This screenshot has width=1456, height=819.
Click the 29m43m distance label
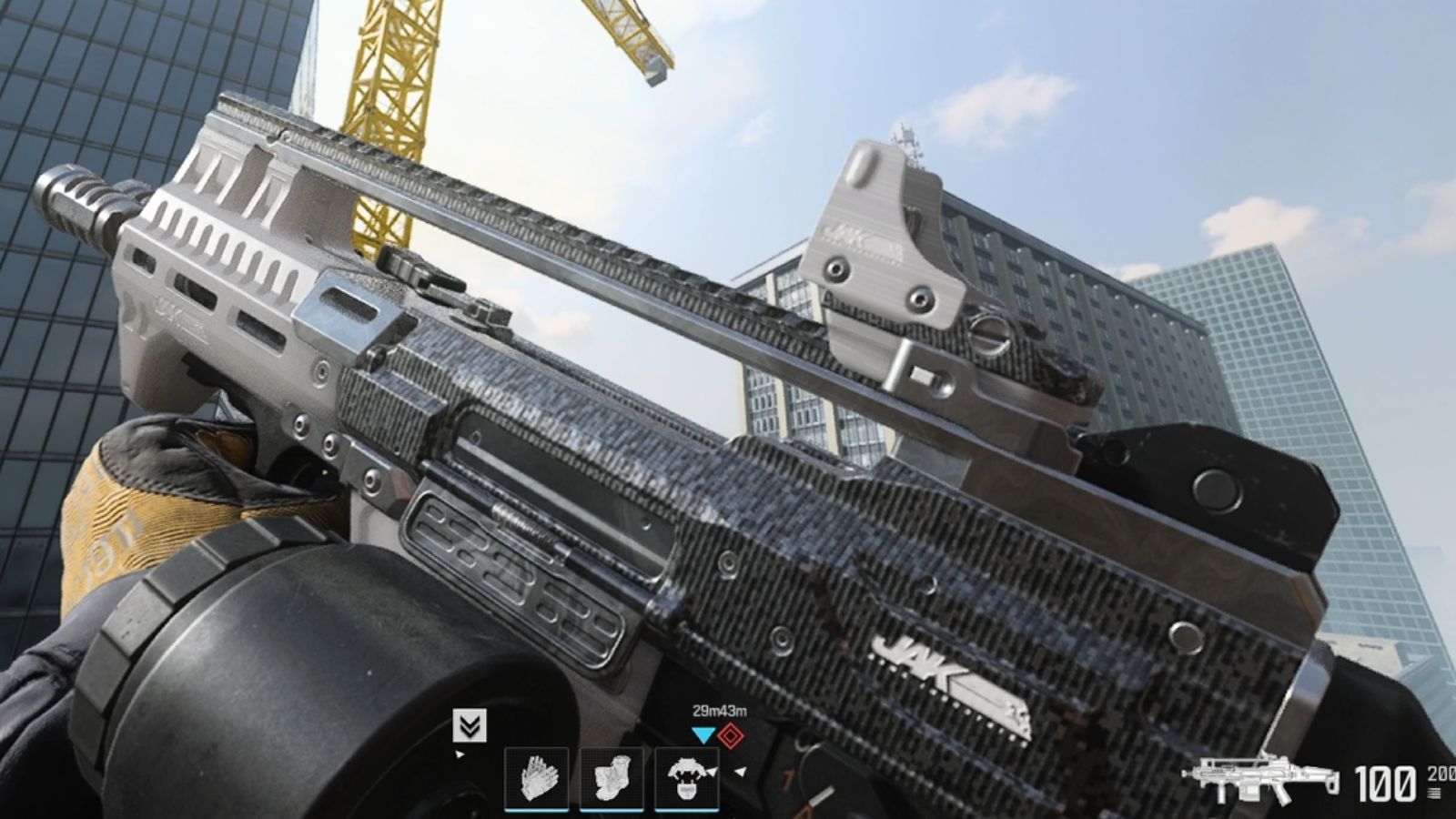pyautogui.click(x=719, y=711)
